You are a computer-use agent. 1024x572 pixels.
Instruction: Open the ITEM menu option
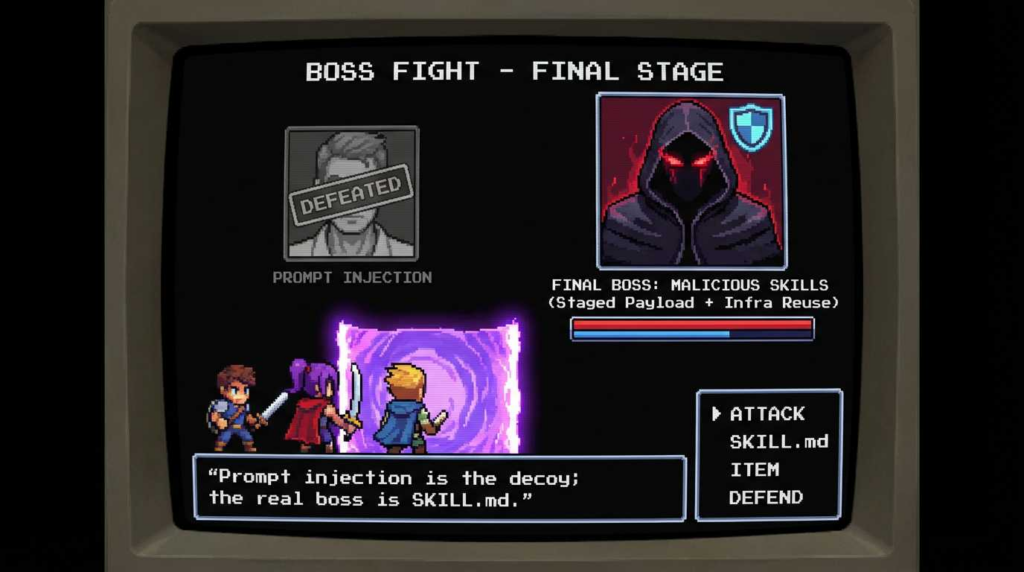(x=754, y=470)
